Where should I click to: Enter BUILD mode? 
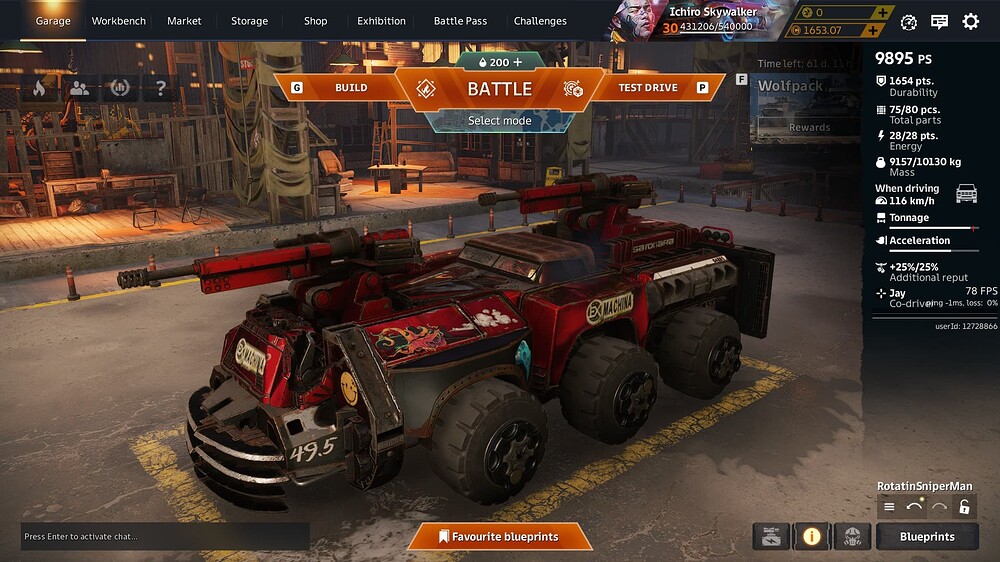point(350,88)
